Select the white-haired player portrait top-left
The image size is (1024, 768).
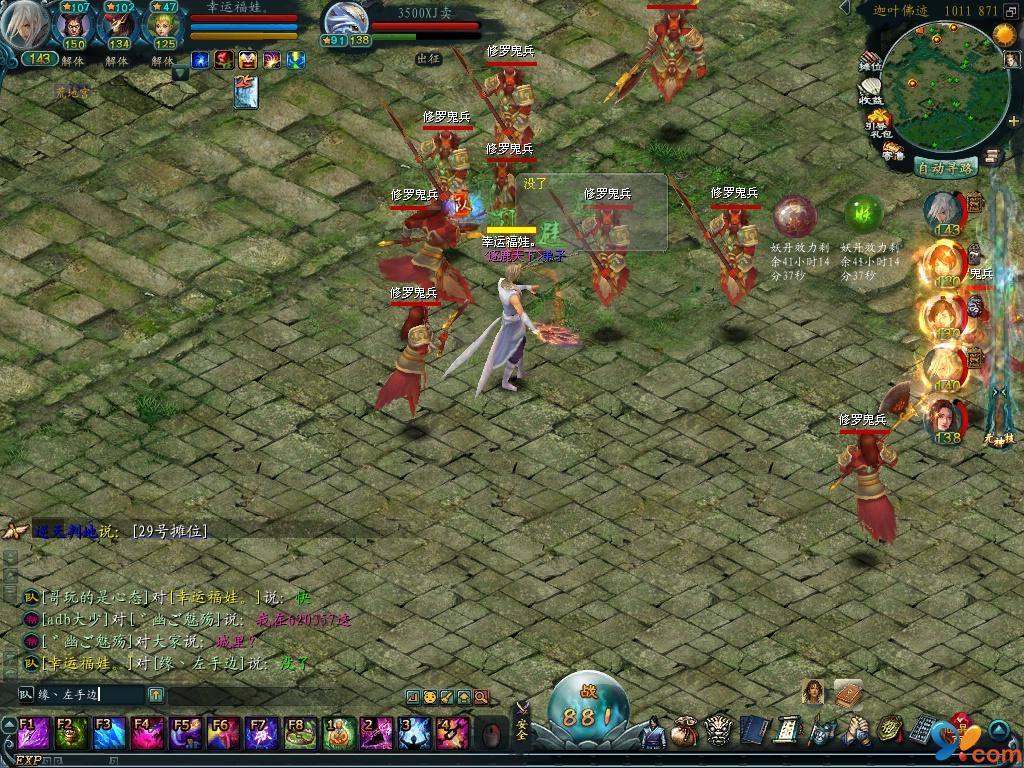pos(27,27)
